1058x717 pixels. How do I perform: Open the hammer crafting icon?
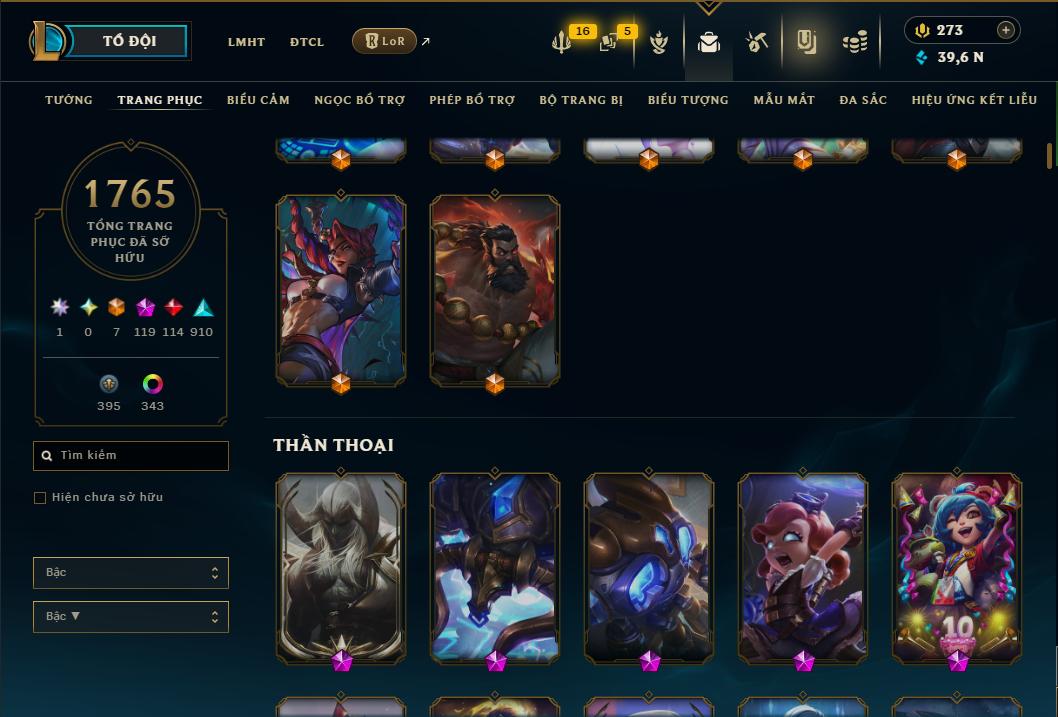757,42
